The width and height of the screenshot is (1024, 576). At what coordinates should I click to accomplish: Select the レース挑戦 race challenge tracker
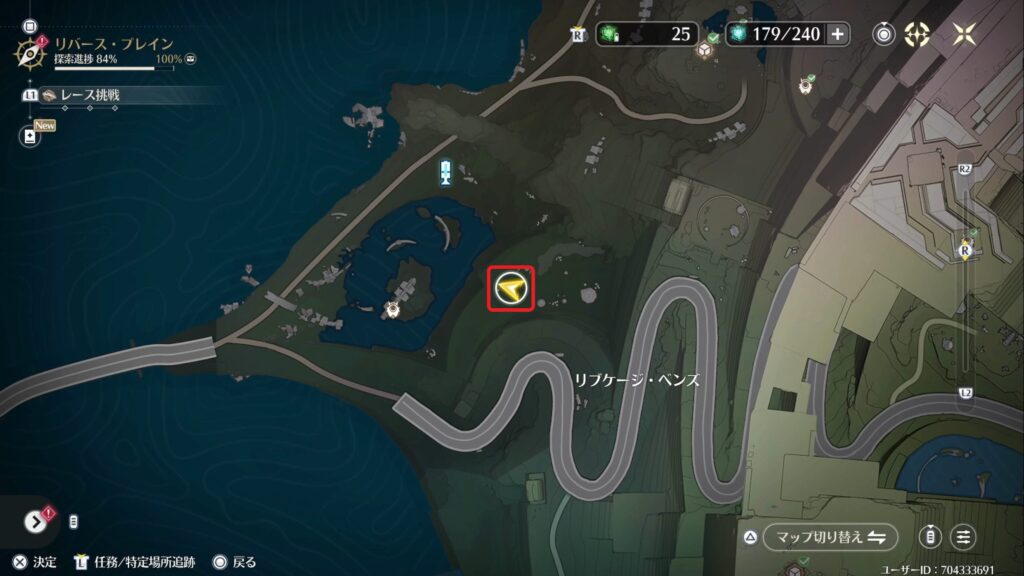pyautogui.click(x=88, y=95)
